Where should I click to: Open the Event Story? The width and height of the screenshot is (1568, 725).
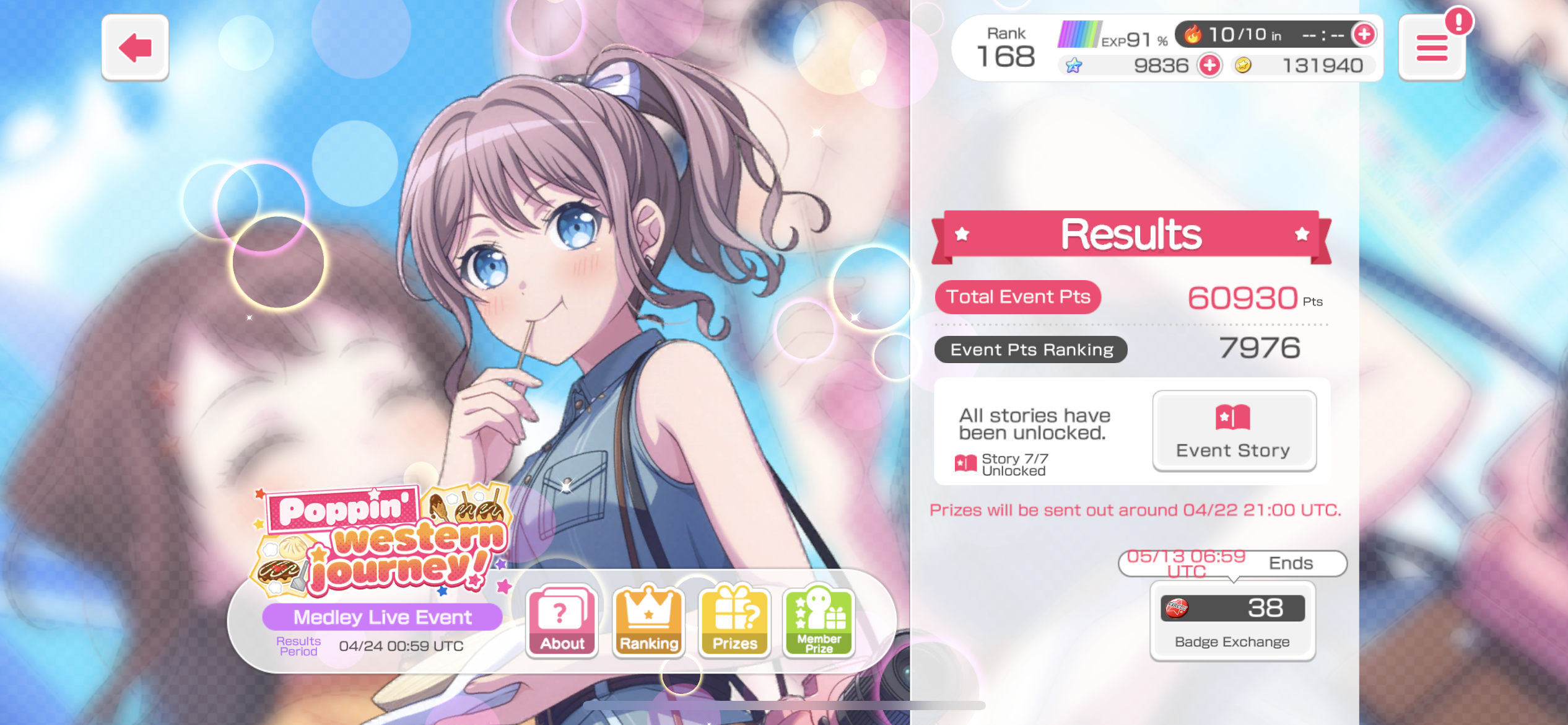point(1234,431)
